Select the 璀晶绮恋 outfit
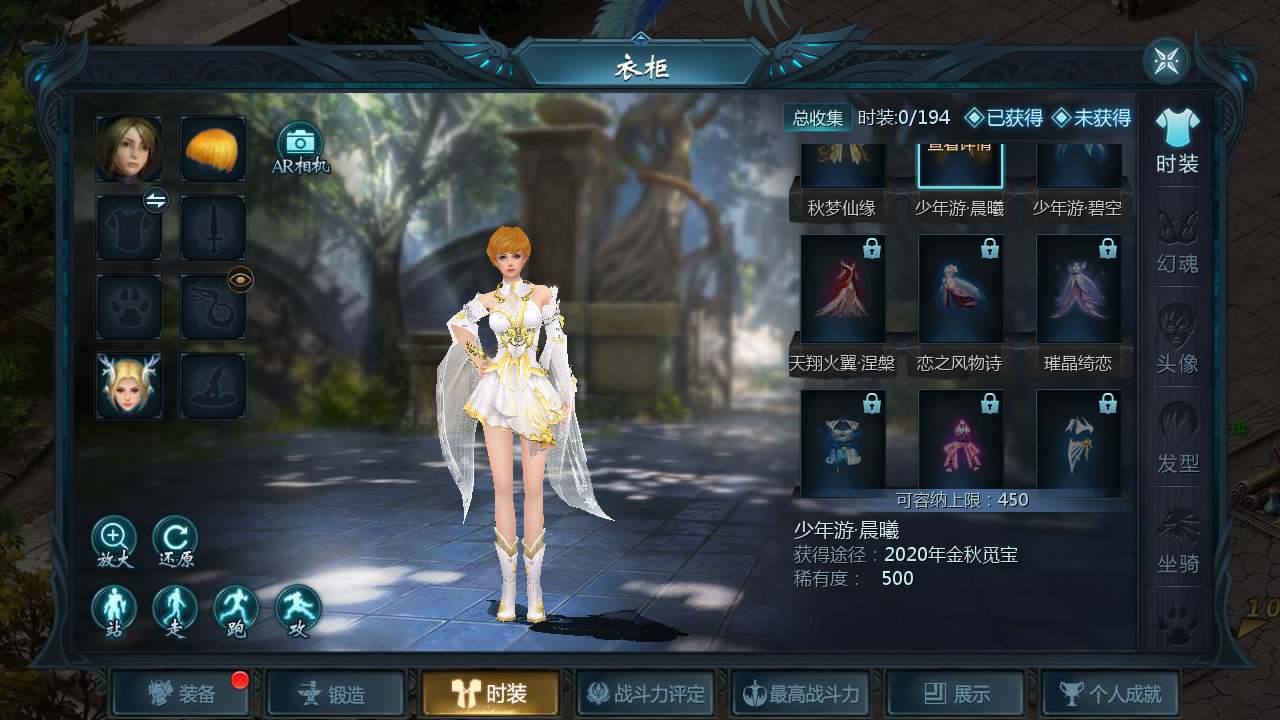 (1078, 292)
